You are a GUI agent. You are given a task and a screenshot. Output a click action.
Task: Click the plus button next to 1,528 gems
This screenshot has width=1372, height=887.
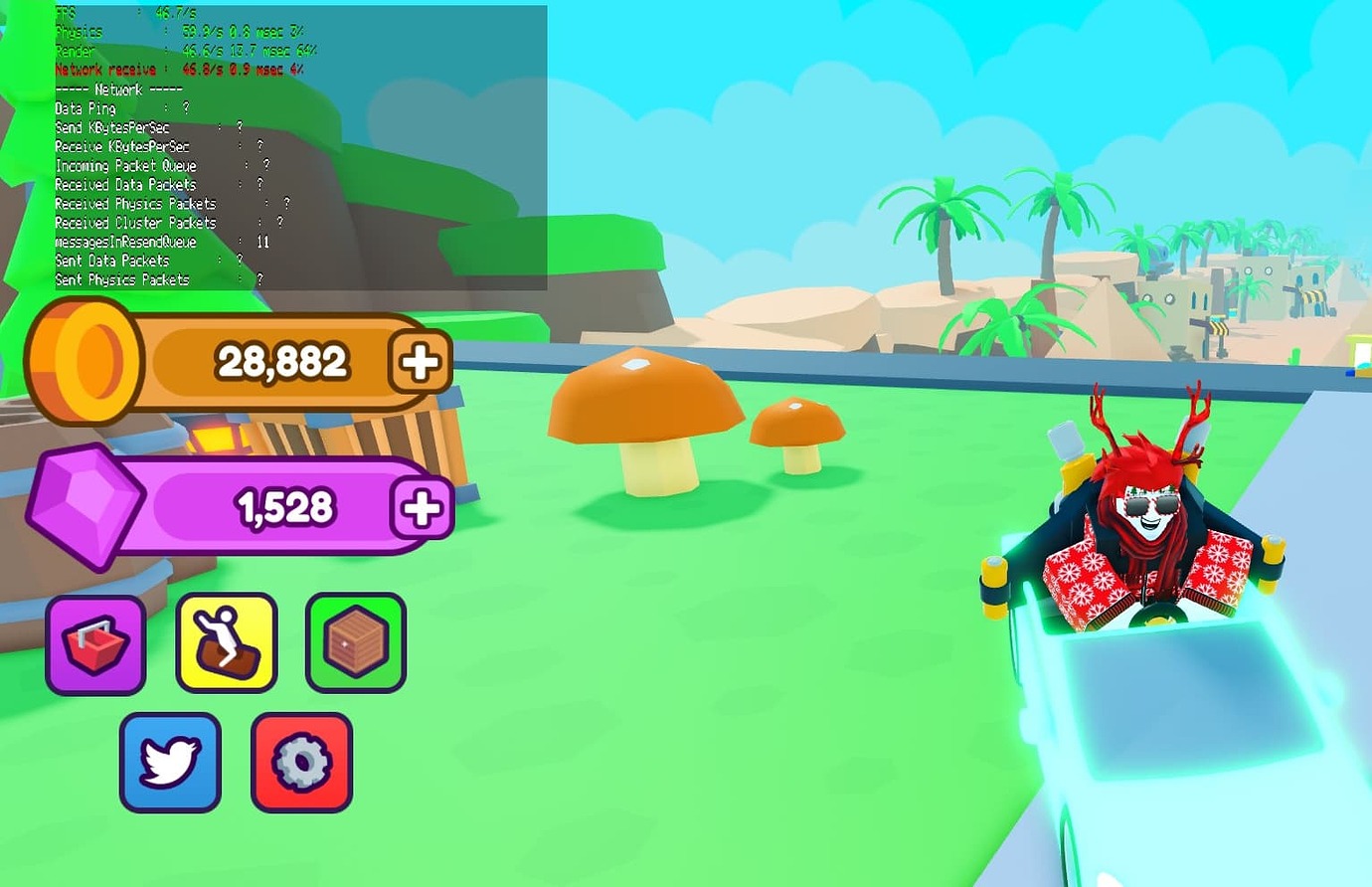coord(420,508)
